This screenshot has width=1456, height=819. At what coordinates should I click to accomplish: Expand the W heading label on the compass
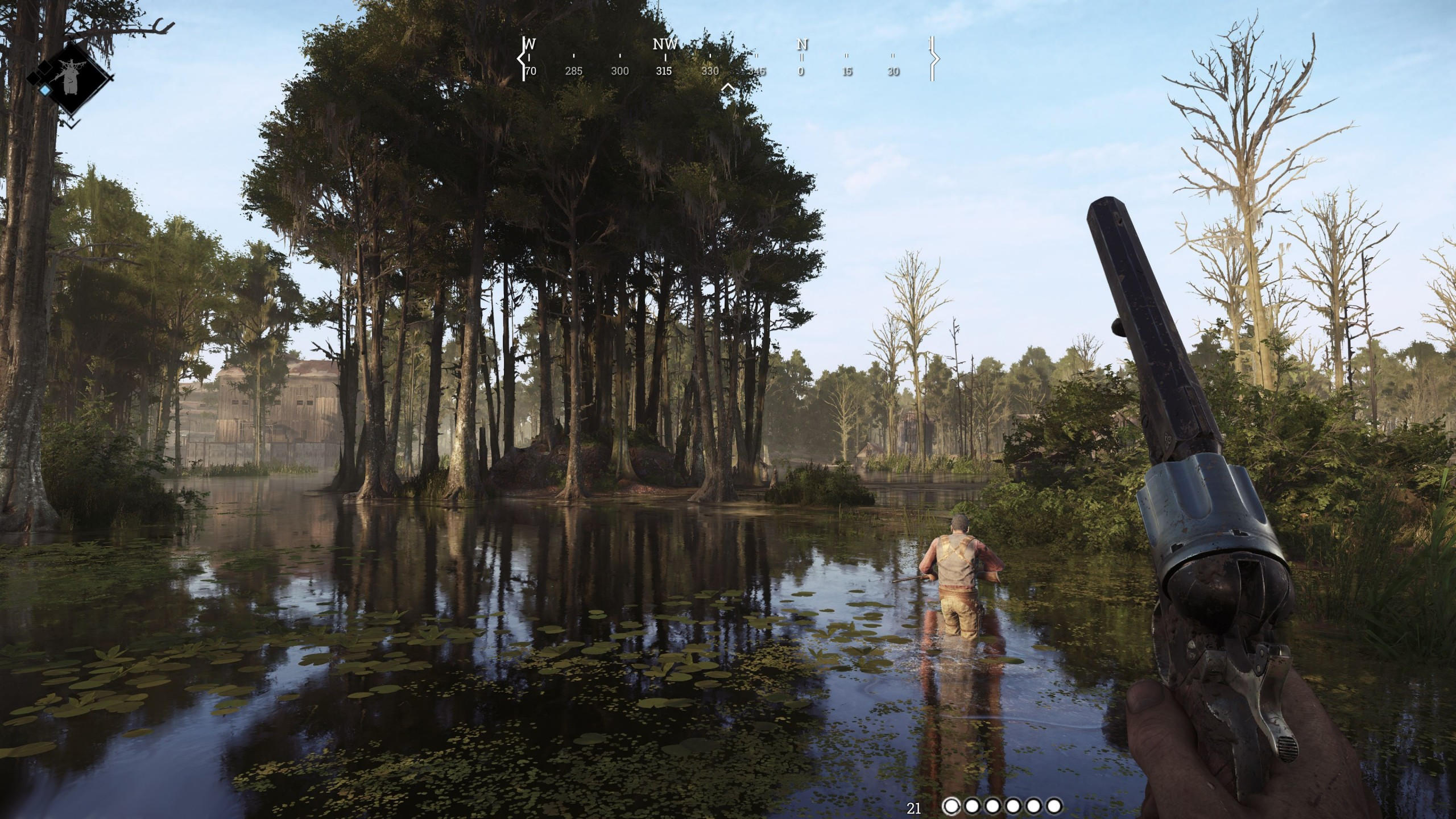530,44
